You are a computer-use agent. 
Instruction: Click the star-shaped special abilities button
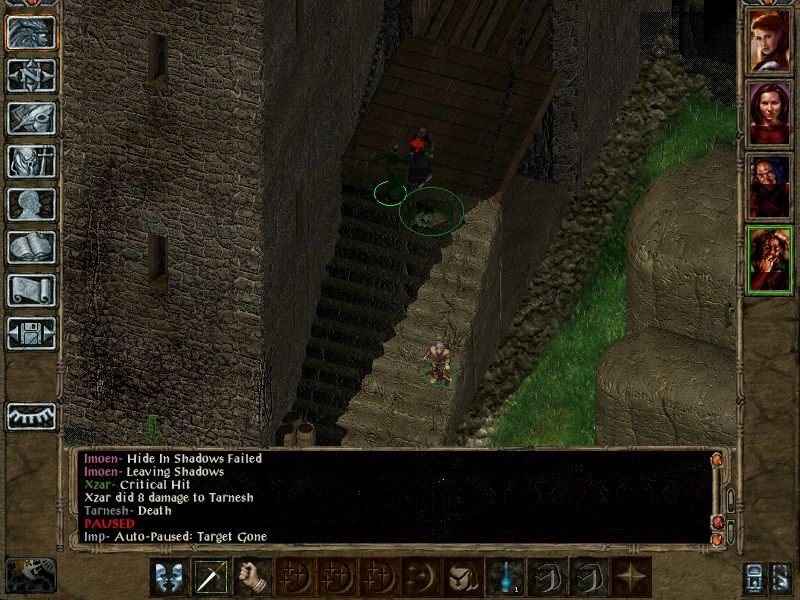coord(630,577)
